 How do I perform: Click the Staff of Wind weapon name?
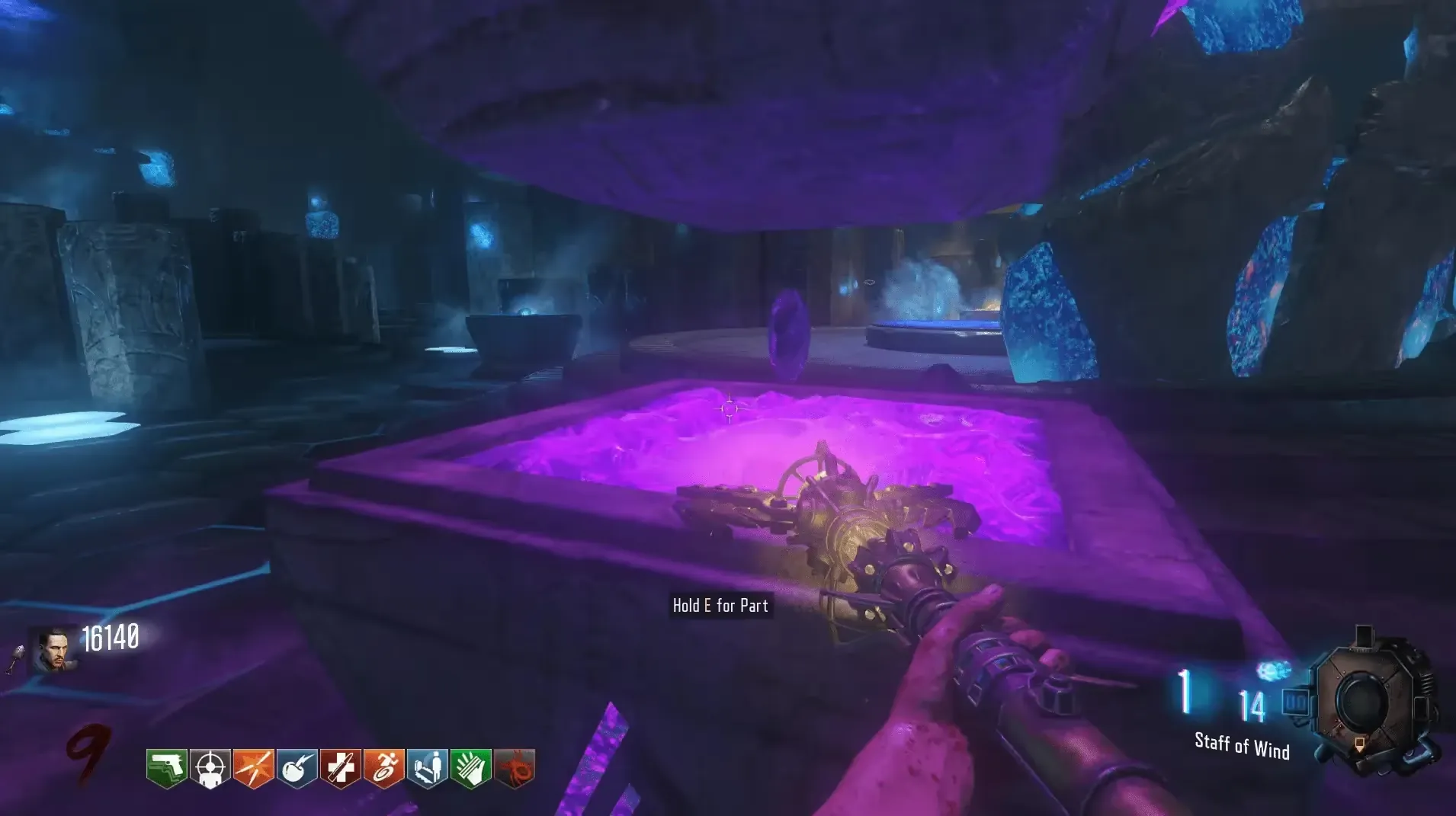click(x=1242, y=746)
